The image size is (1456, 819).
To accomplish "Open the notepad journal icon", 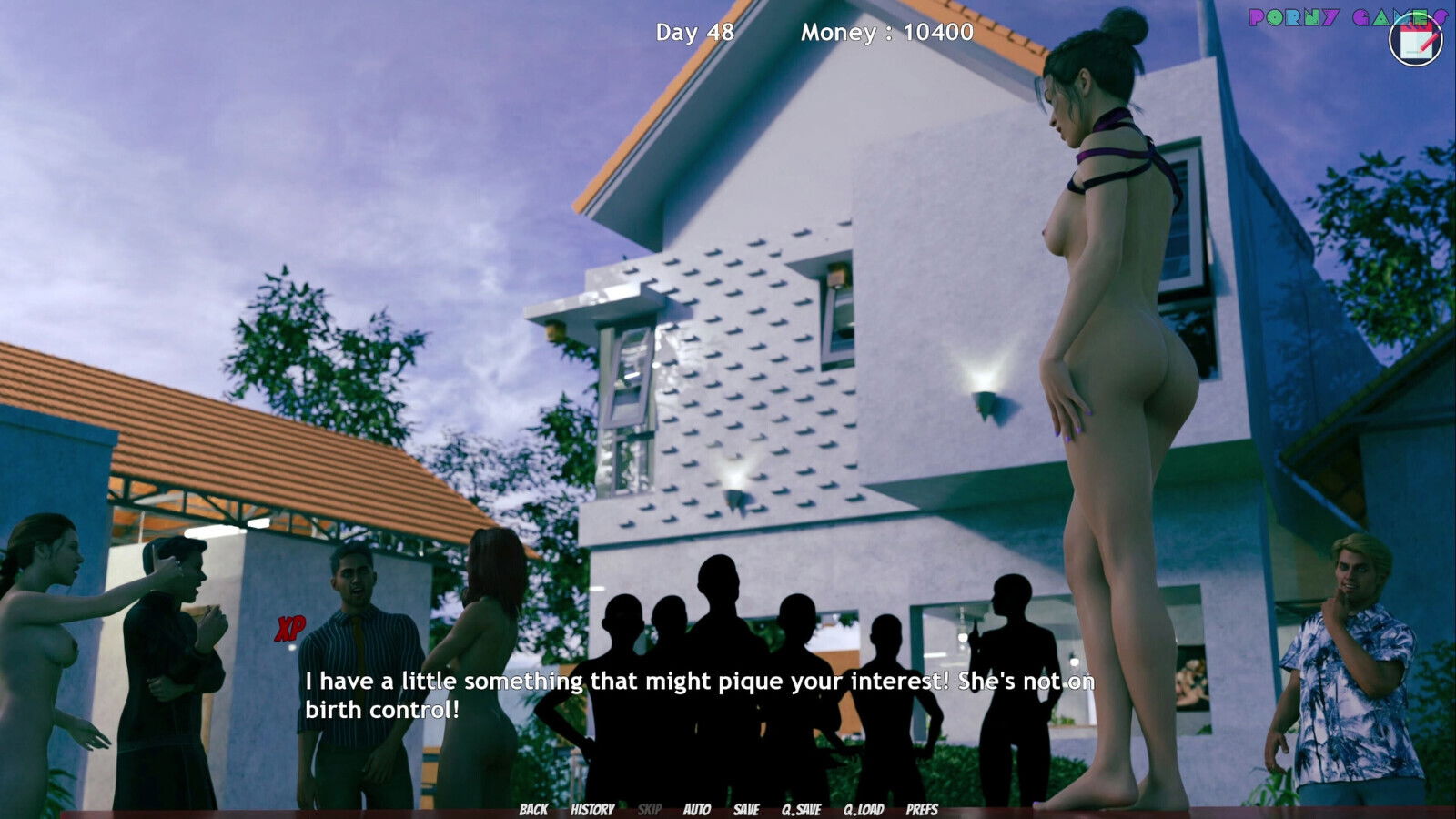I will pos(1416,39).
